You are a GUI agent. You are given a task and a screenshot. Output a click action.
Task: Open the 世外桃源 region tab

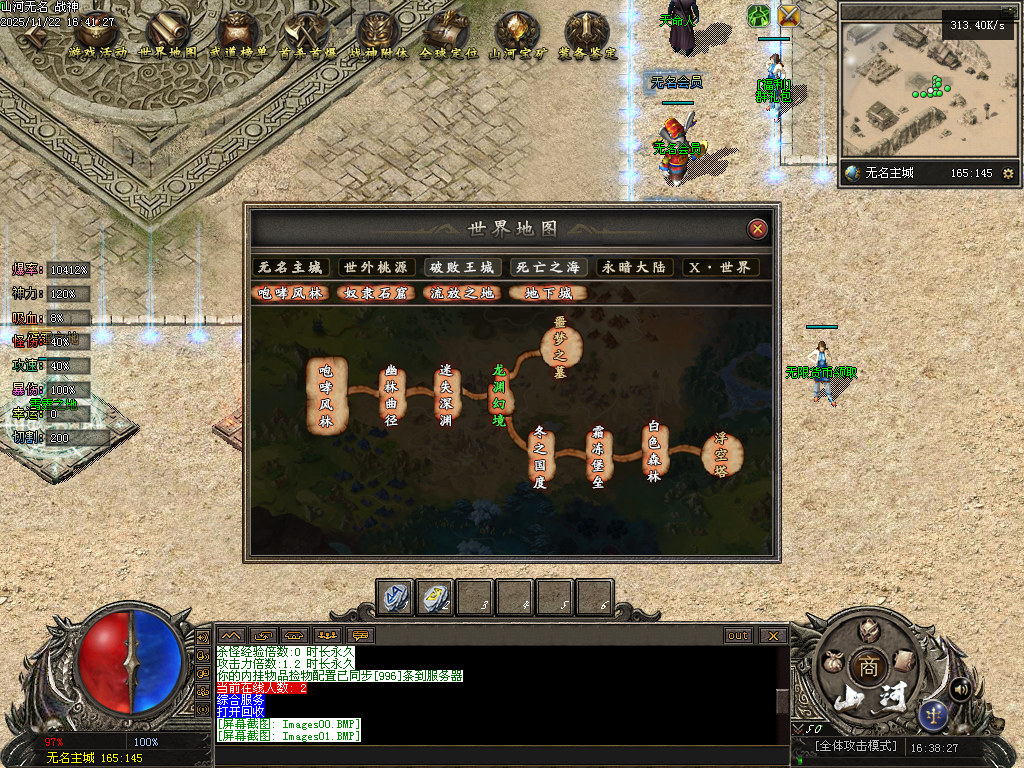(376, 267)
